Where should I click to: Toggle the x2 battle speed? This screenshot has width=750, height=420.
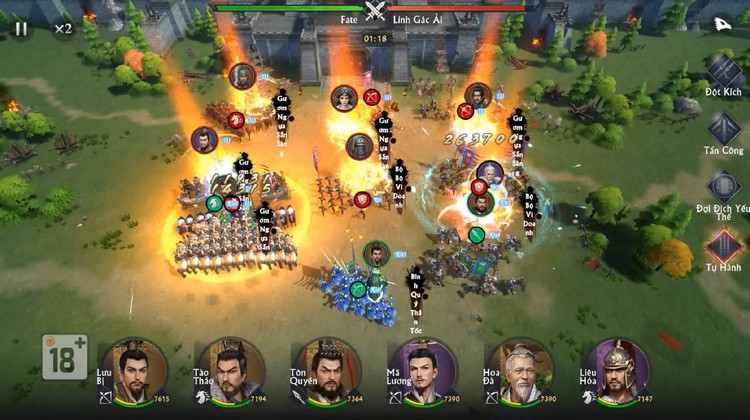[x=63, y=28]
